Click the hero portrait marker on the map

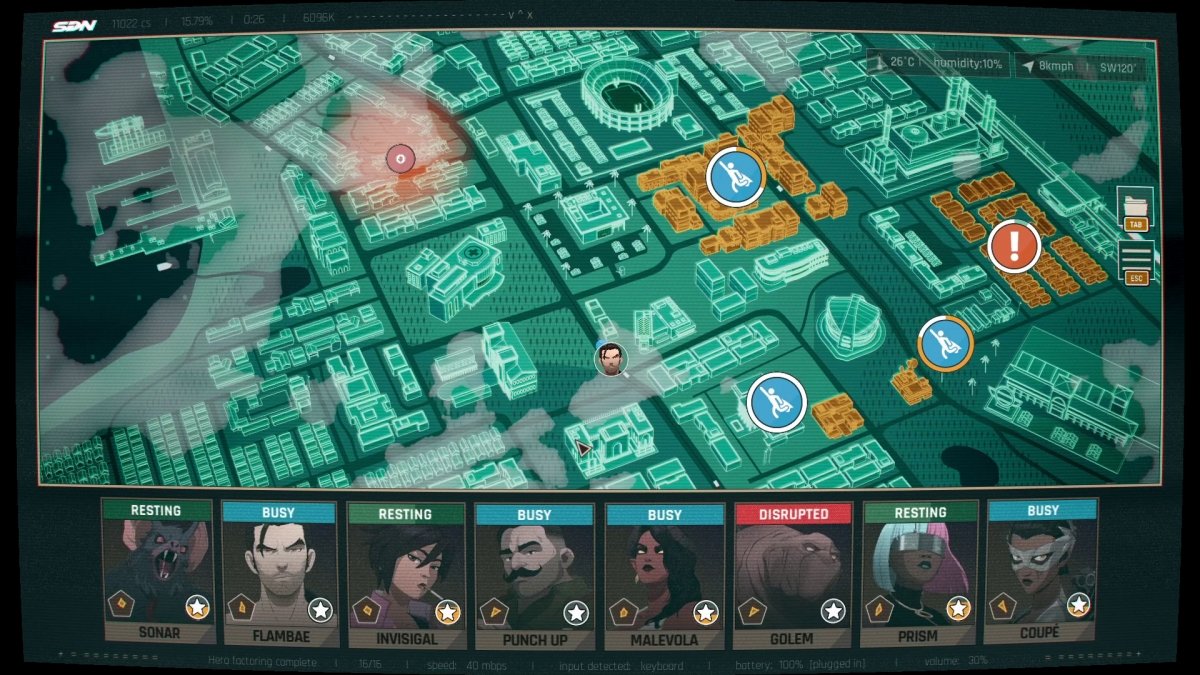pyautogui.click(x=610, y=357)
